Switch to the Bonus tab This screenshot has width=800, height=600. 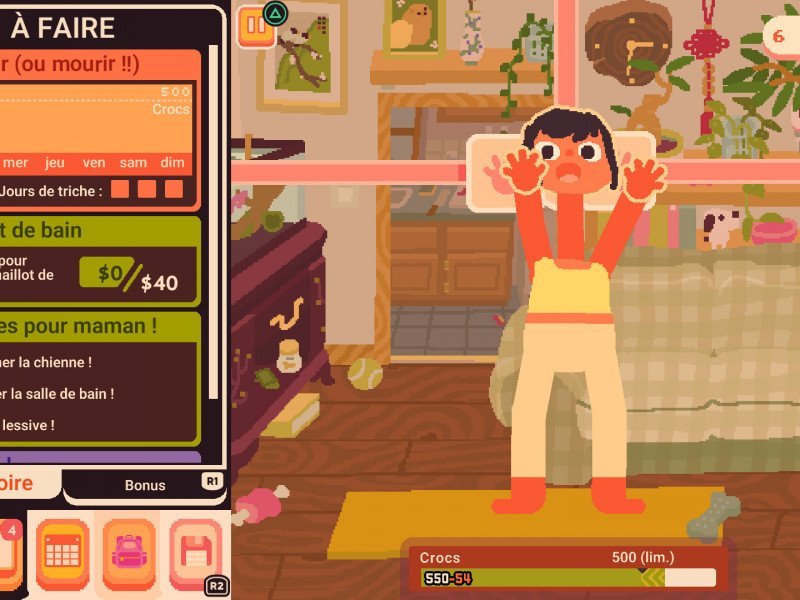pos(145,485)
